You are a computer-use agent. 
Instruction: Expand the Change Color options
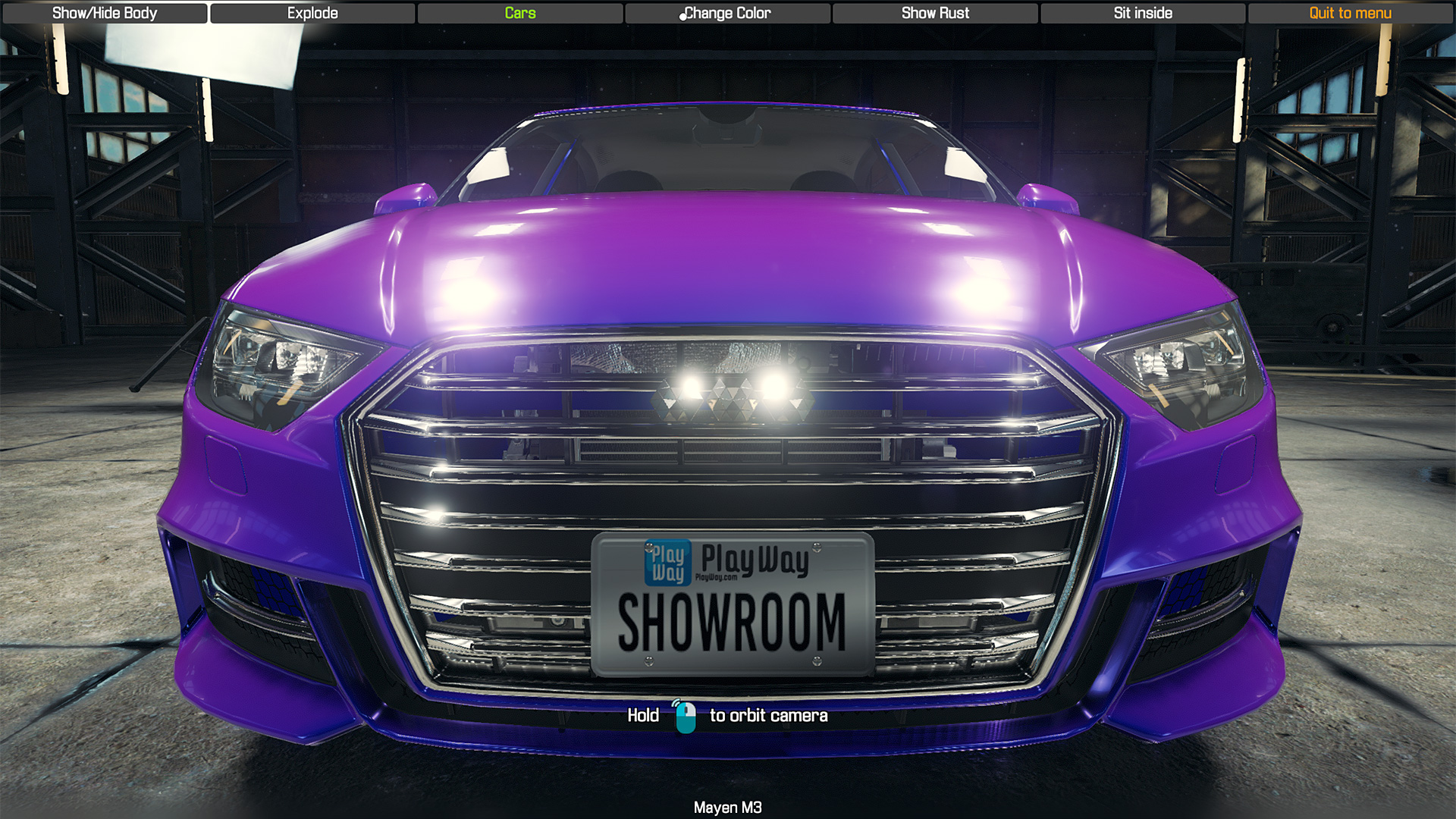pos(728,13)
